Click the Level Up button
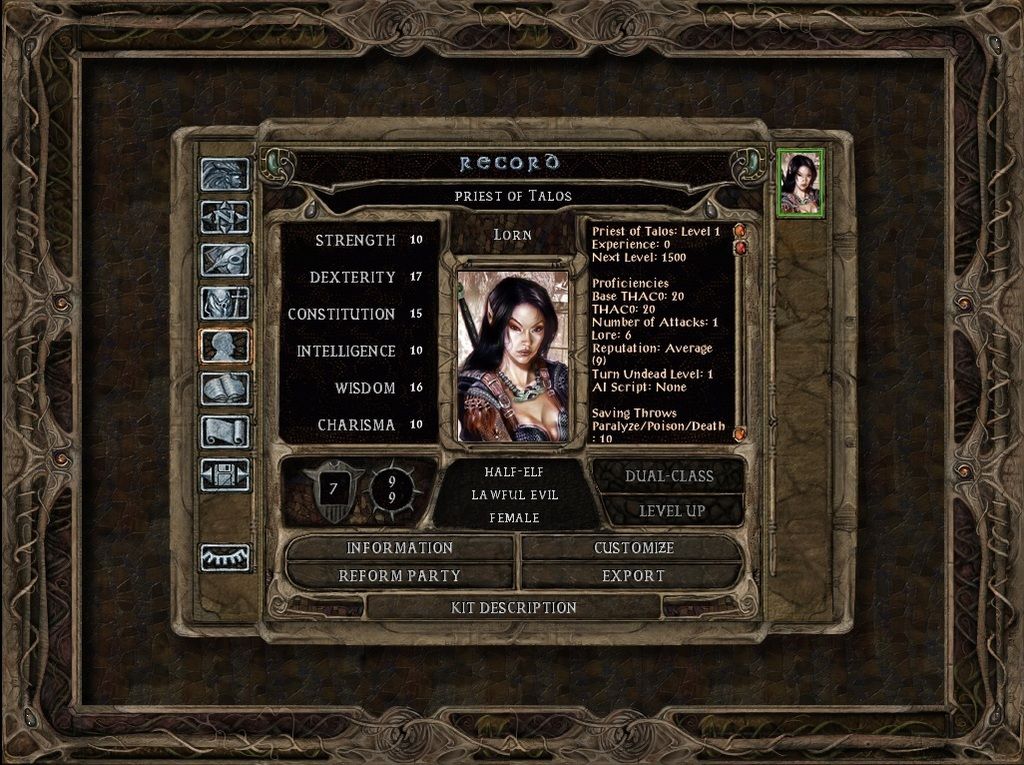Image resolution: width=1024 pixels, height=765 pixels. coord(668,510)
